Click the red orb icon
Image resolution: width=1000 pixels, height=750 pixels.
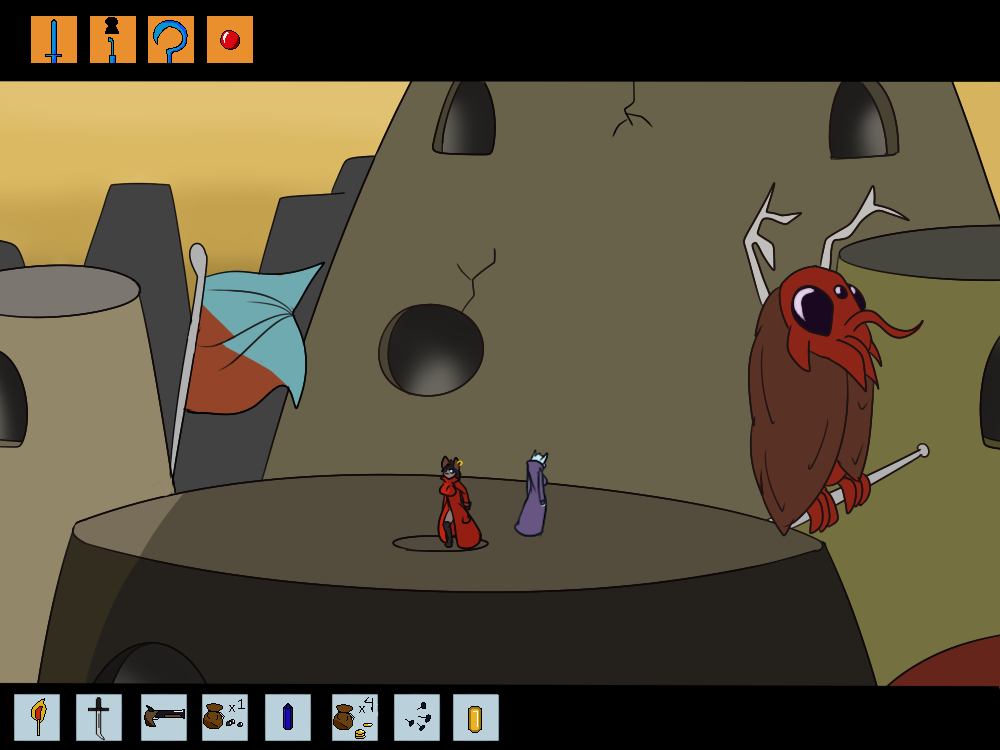(230, 40)
